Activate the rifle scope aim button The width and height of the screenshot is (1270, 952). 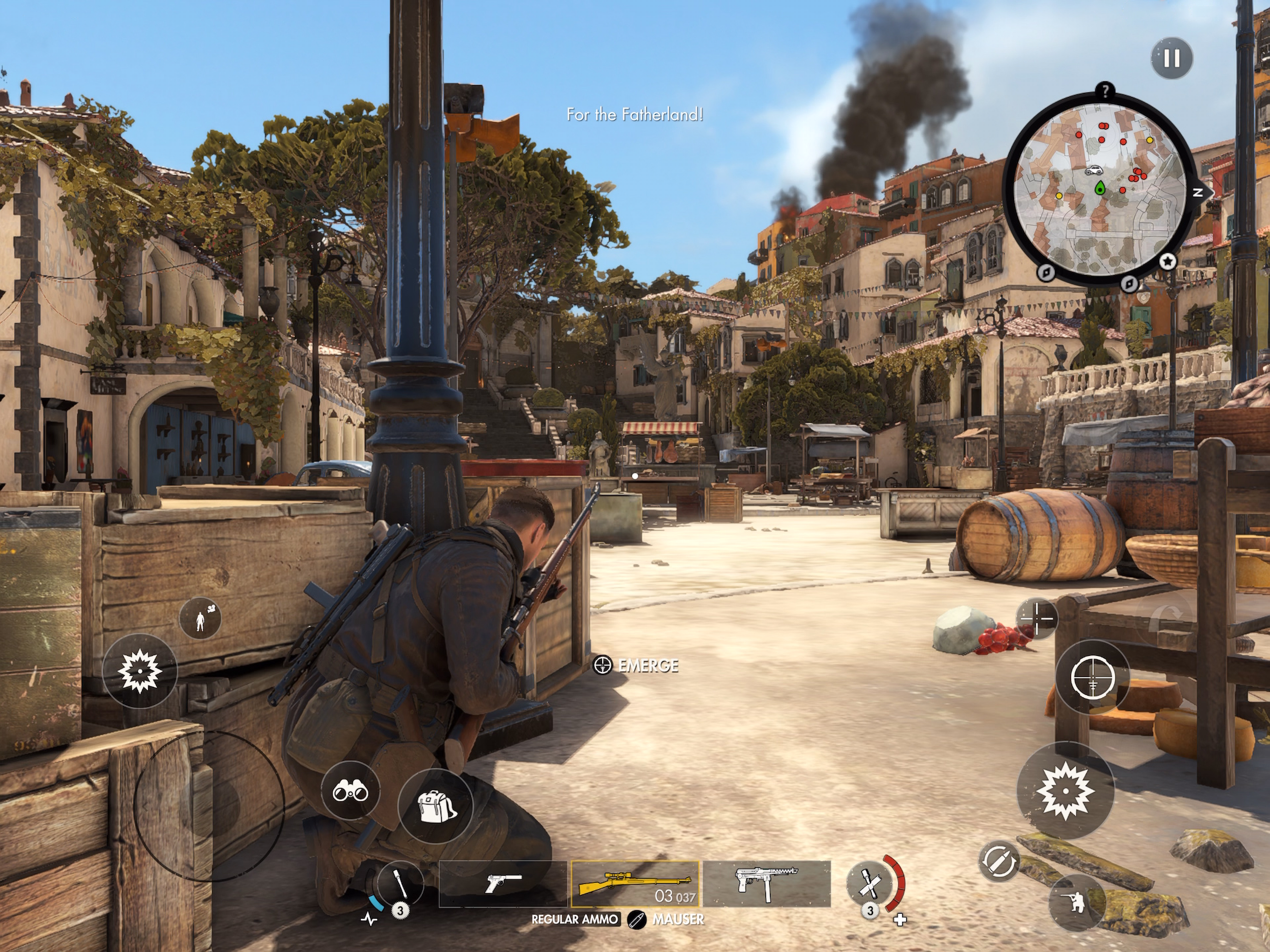point(1093,678)
